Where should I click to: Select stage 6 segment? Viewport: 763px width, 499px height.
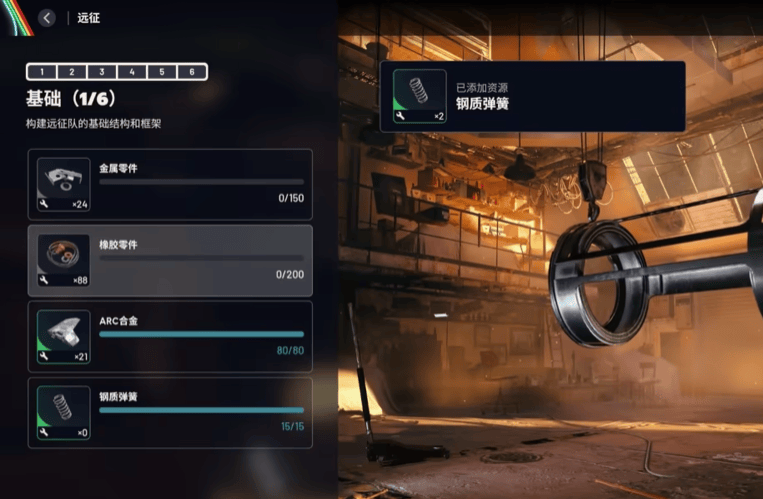click(x=192, y=72)
